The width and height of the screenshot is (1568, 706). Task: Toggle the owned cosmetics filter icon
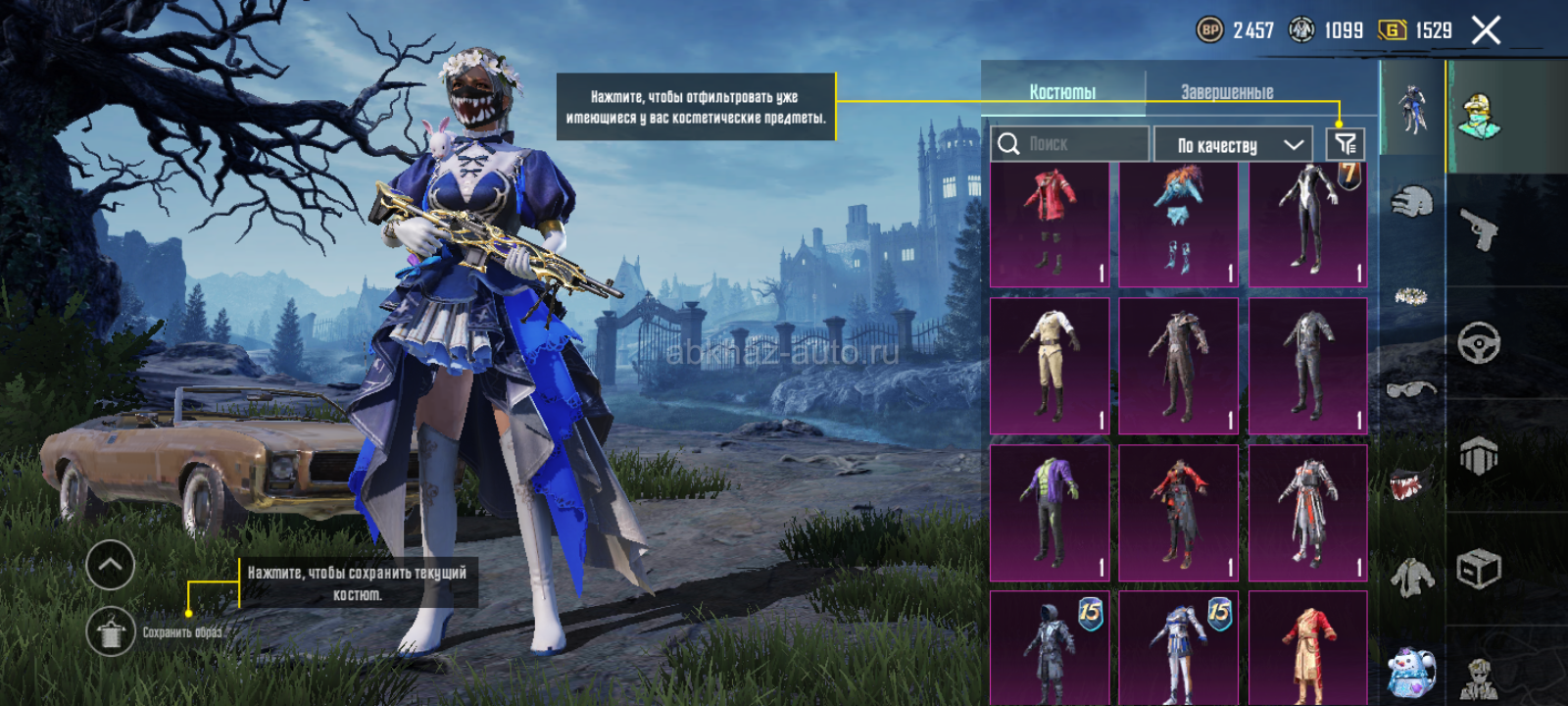click(x=1346, y=145)
